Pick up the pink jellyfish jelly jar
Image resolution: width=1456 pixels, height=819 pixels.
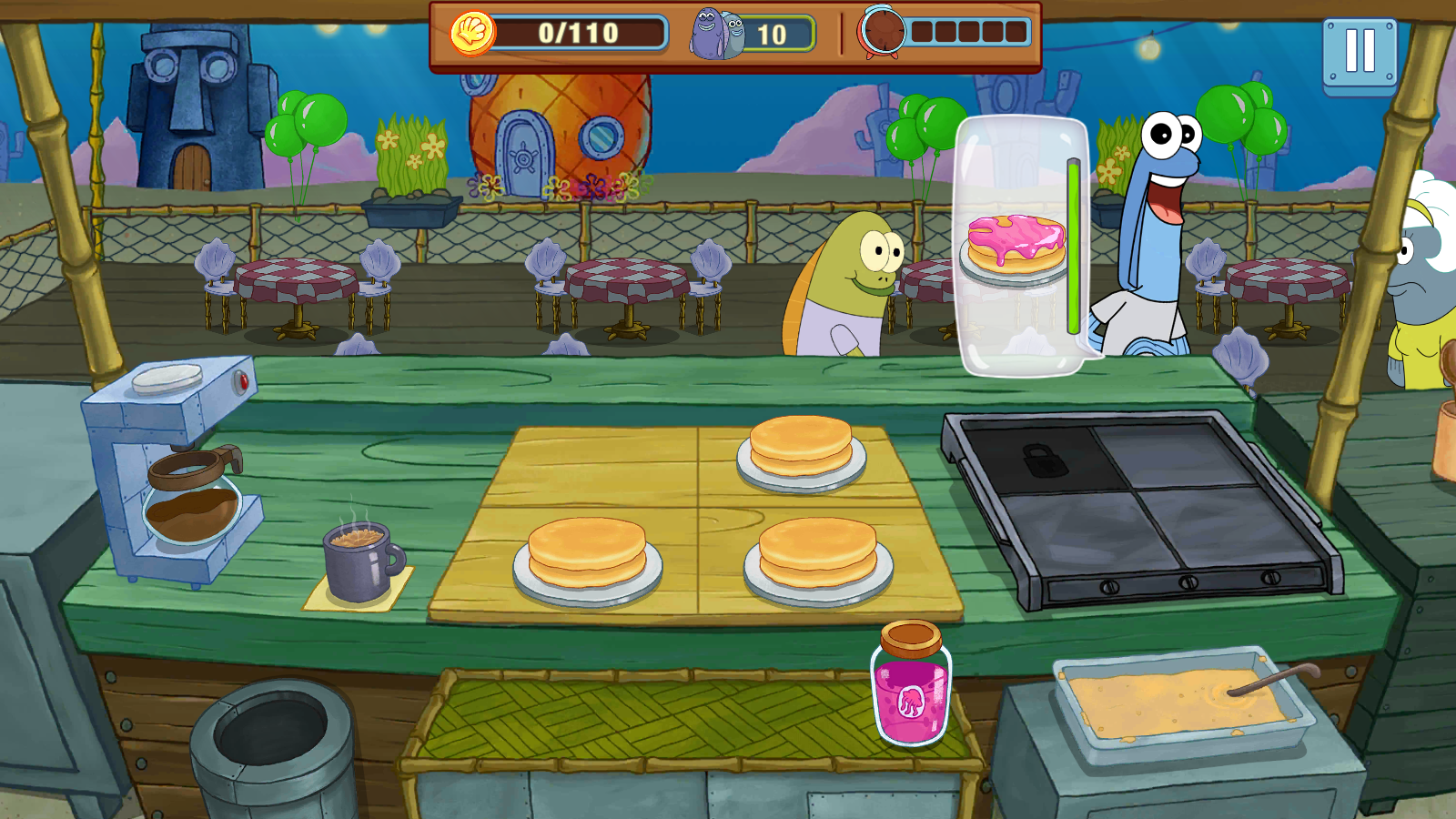click(x=911, y=687)
